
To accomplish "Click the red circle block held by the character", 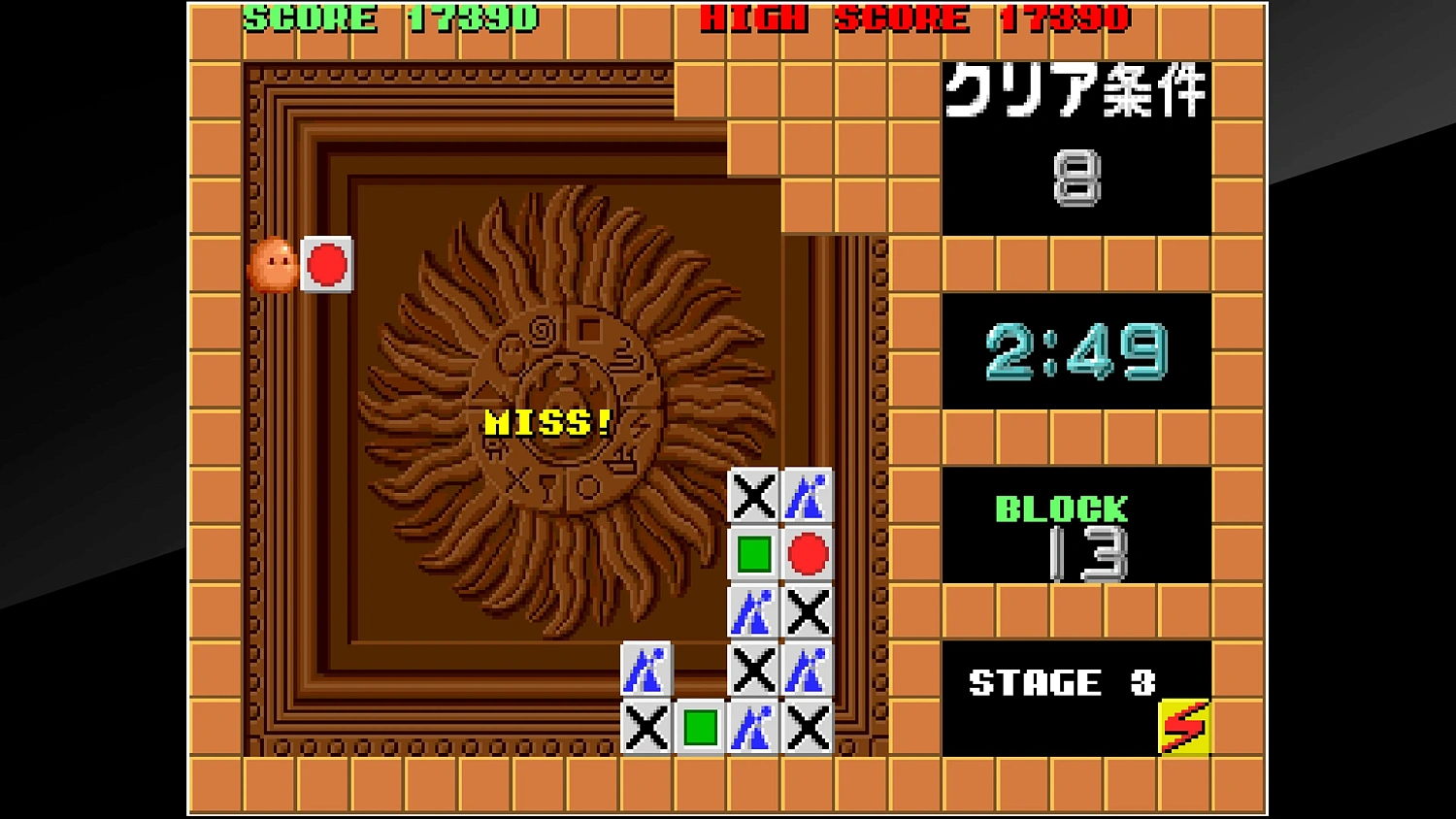I will coord(327,262).
